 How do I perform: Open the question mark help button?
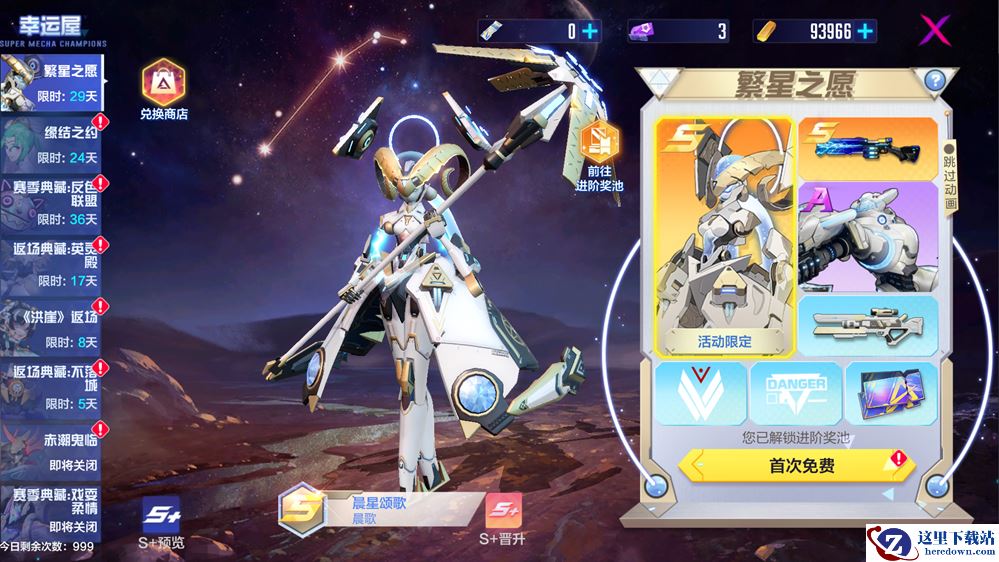(x=934, y=81)
